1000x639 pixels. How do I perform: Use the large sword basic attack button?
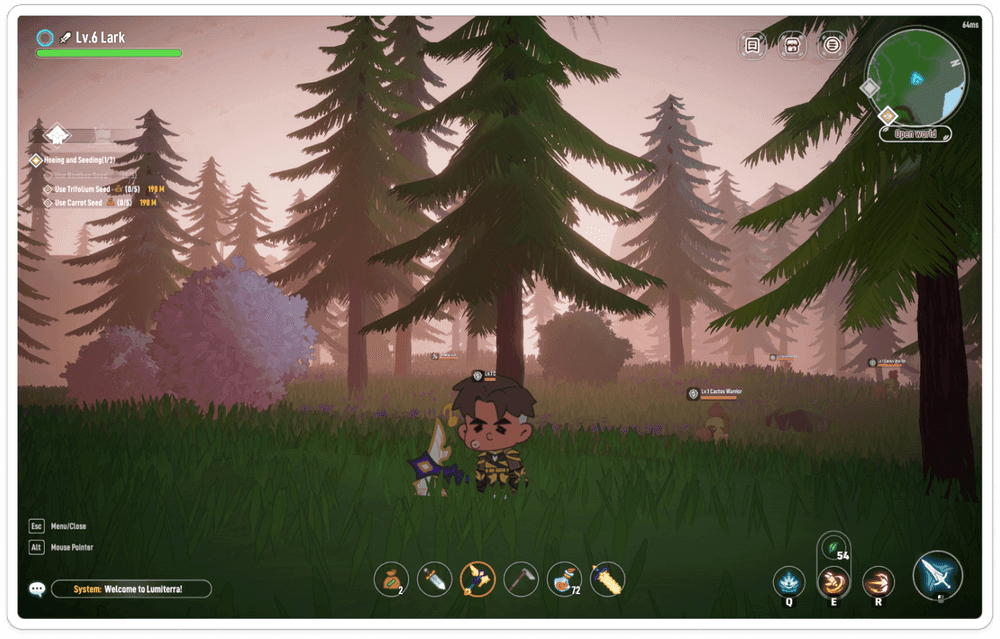937,575
